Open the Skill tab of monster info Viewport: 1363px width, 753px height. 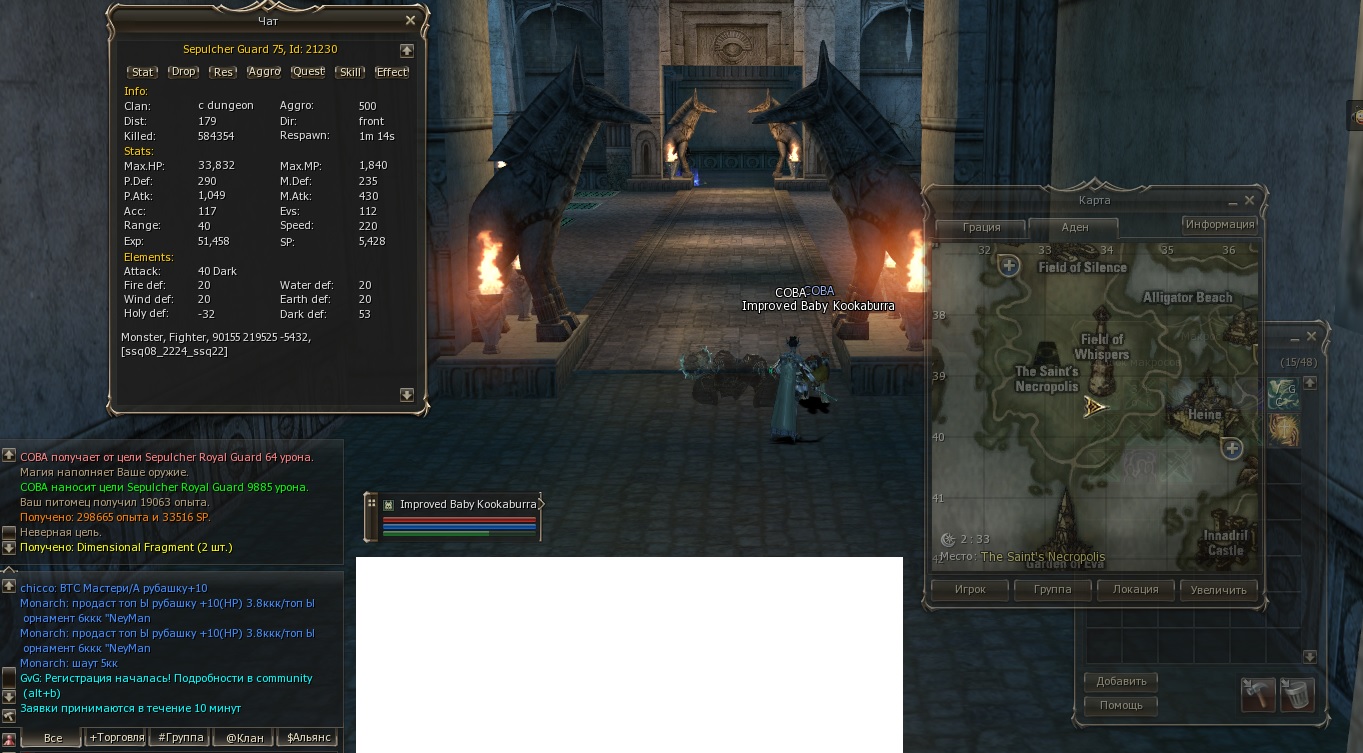(x=350, y=72)
